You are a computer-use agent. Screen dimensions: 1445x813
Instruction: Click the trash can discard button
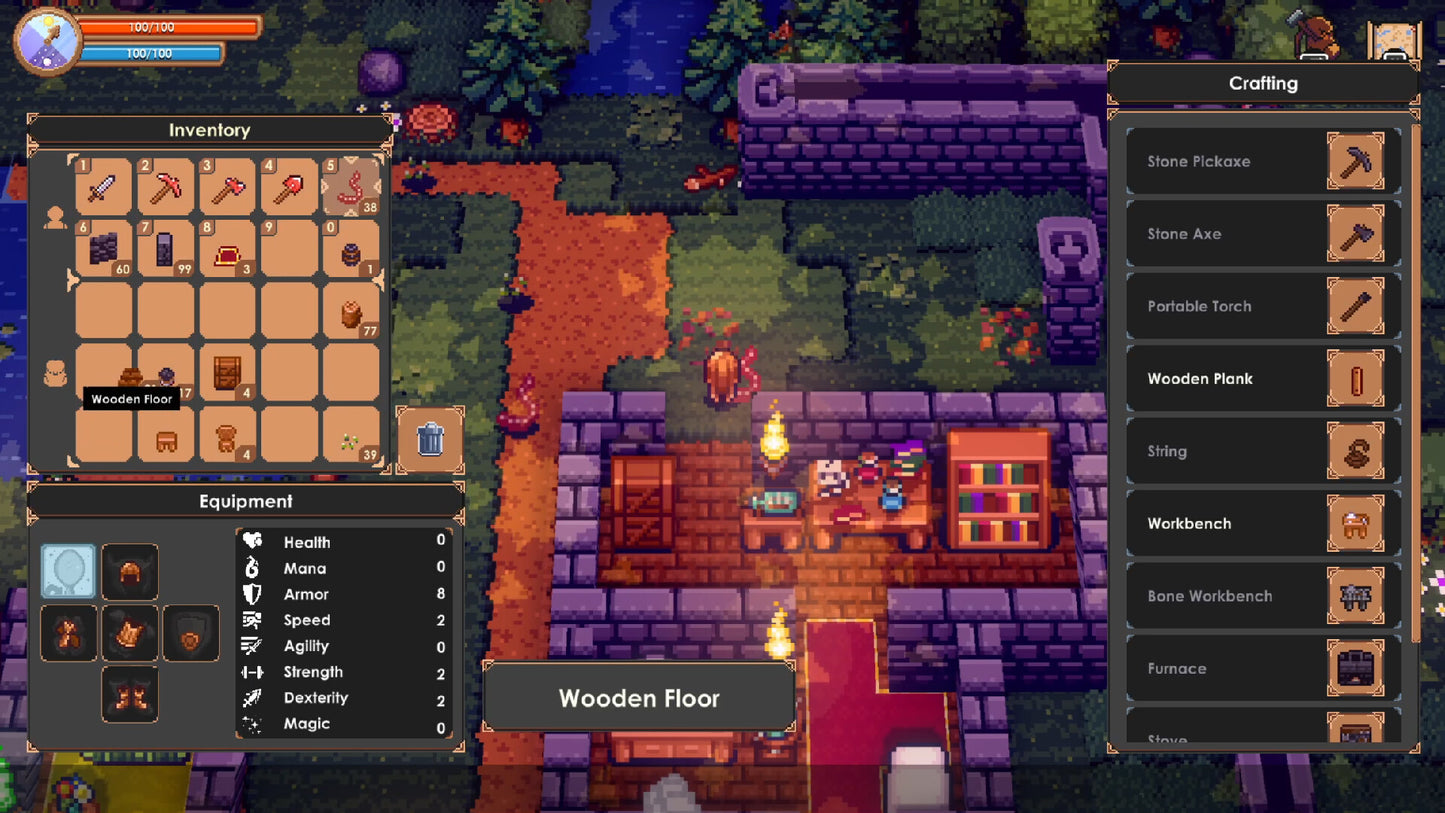point(430,439)
